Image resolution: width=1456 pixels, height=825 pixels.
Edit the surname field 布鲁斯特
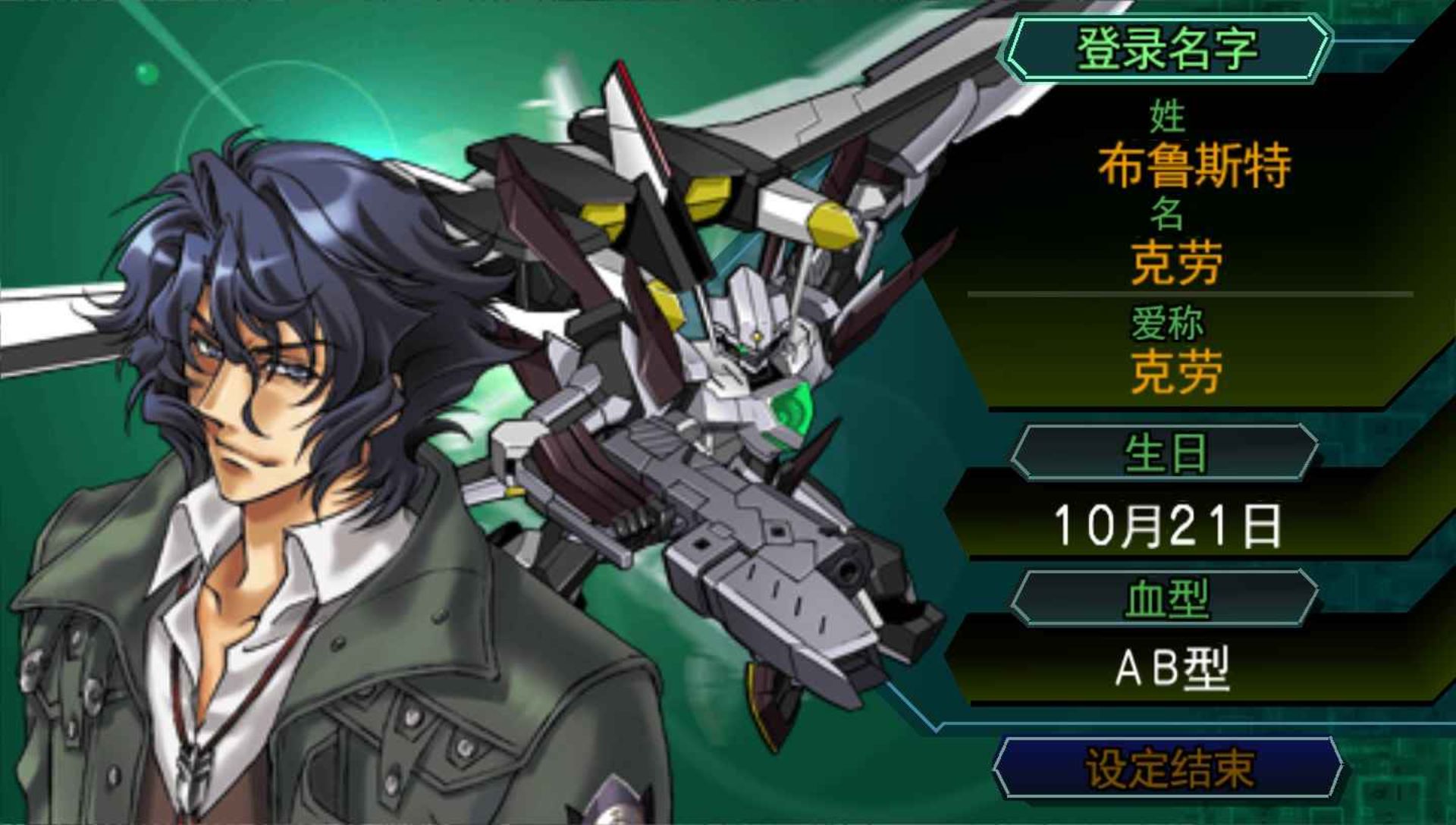(x=1194, y=165)
